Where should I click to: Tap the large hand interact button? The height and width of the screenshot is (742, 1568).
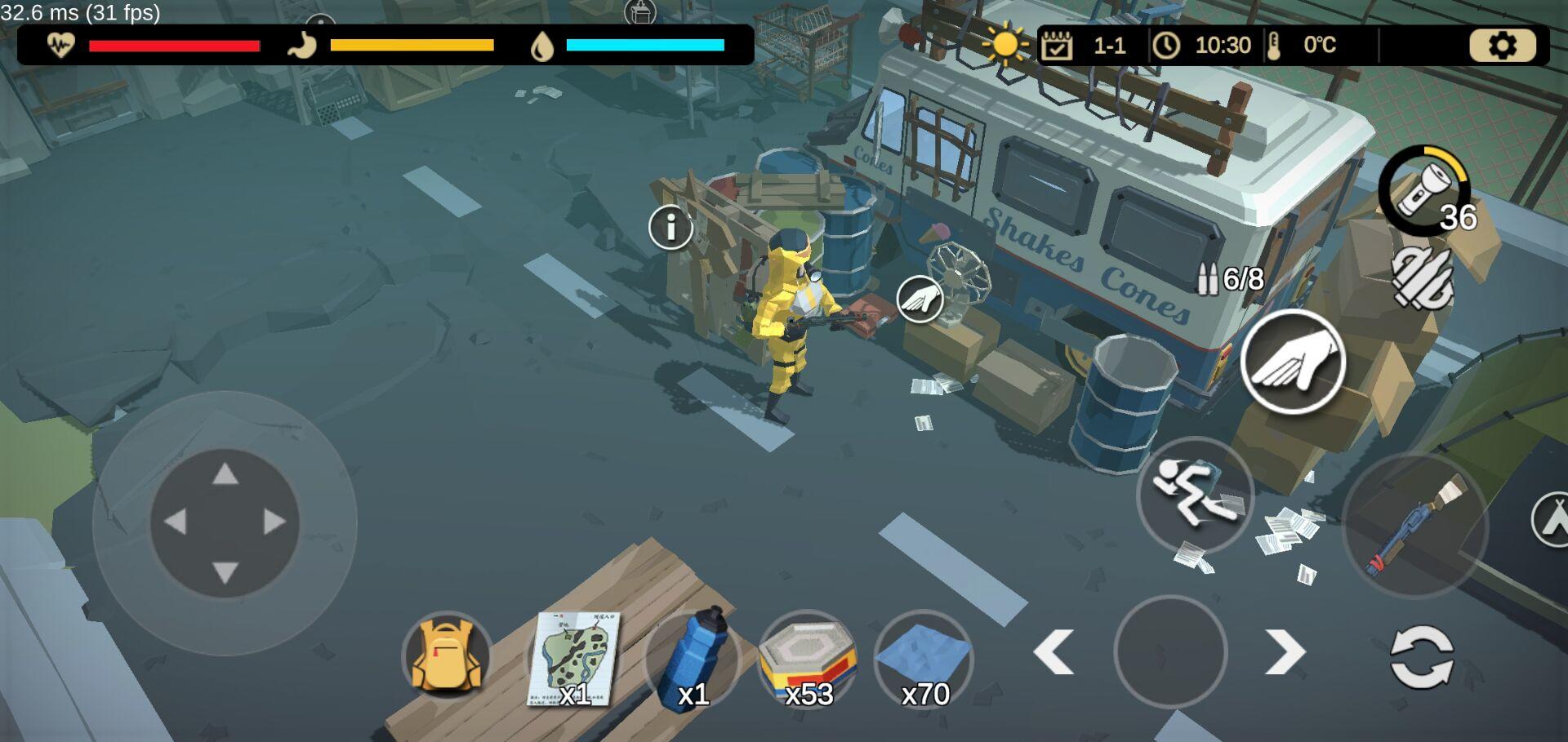point(1292,362)
